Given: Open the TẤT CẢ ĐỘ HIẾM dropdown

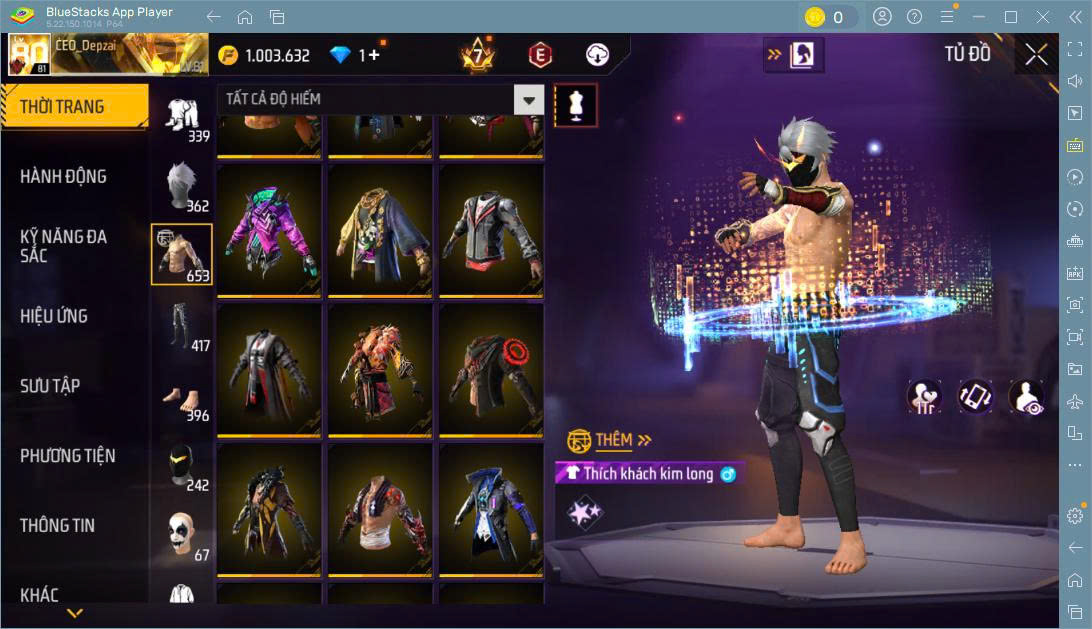Looking at the screenshot, I should point(529,99).
